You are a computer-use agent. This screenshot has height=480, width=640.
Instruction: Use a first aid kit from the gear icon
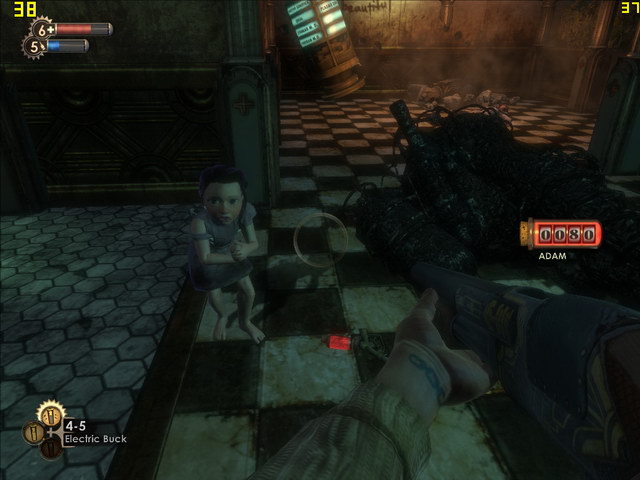pos(44,29)
